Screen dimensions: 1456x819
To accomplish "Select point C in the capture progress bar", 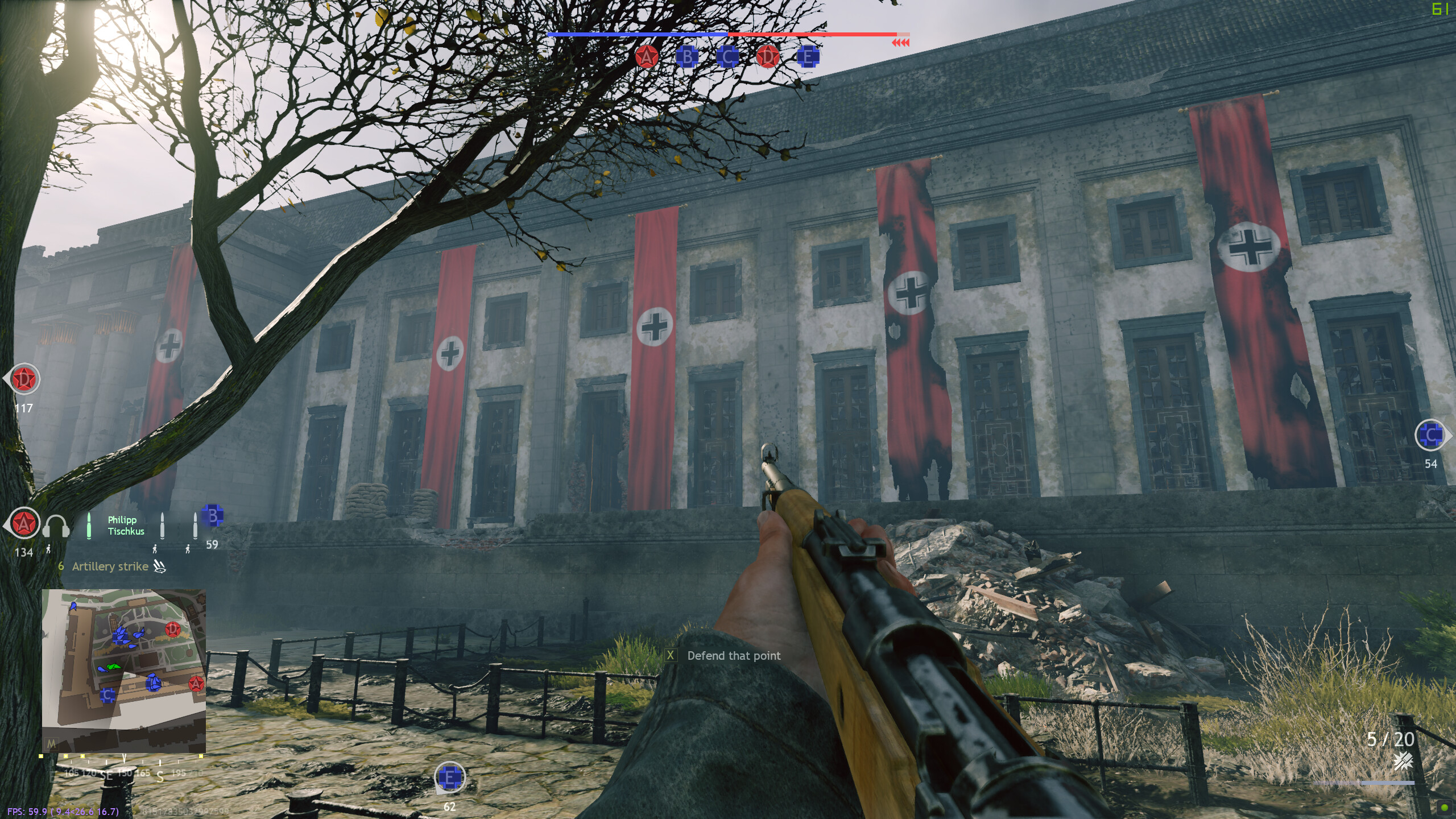I will point(727,56).
